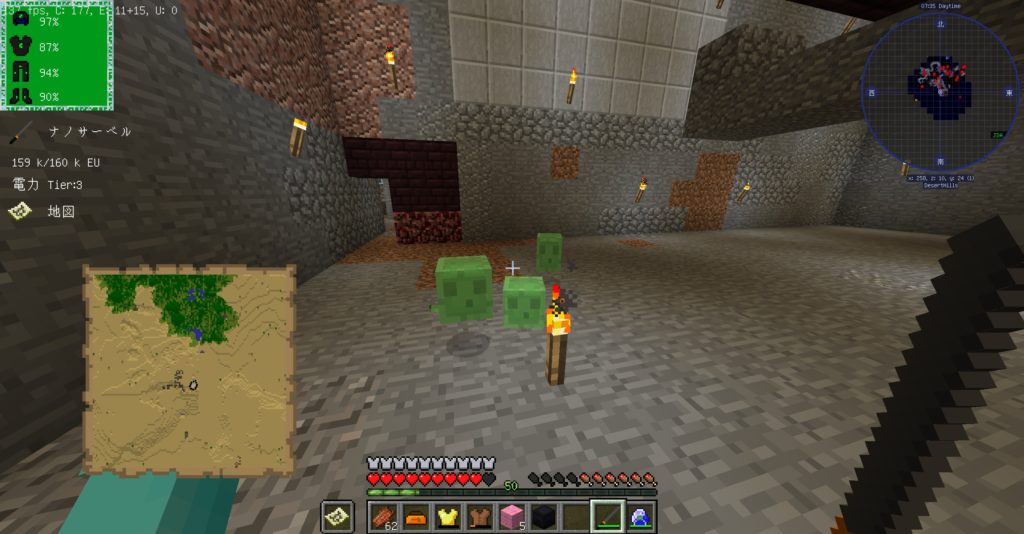The image size is (1024, 534).
Task: Click the 地図 map item icon
Action: coord(19,211)
